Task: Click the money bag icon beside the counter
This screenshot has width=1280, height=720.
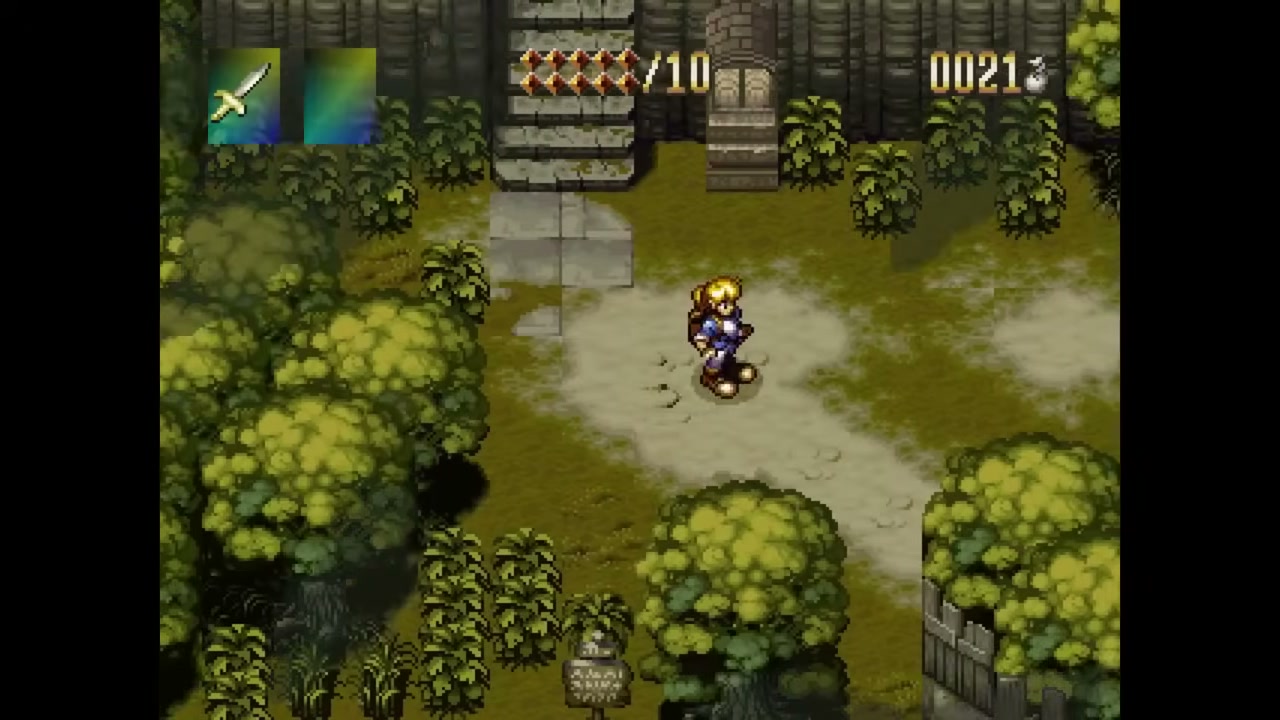Action: coord(1037,72)
